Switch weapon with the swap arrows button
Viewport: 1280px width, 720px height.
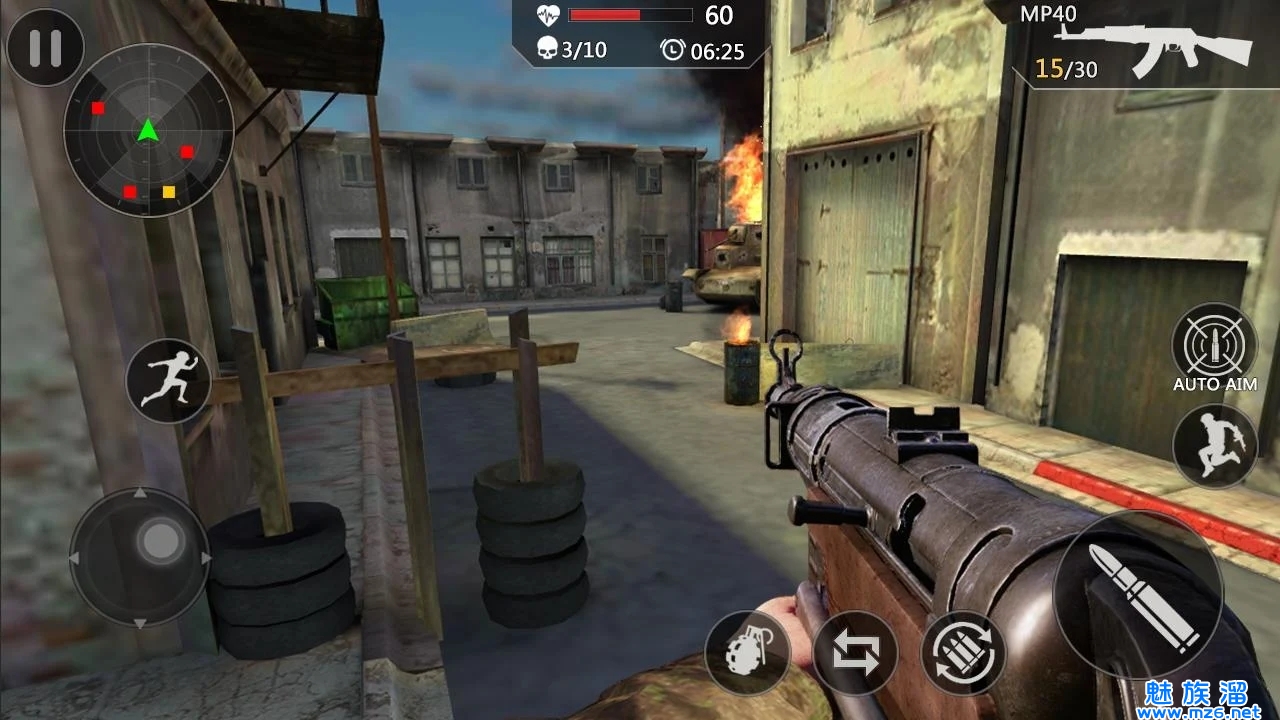coord(855,653)
